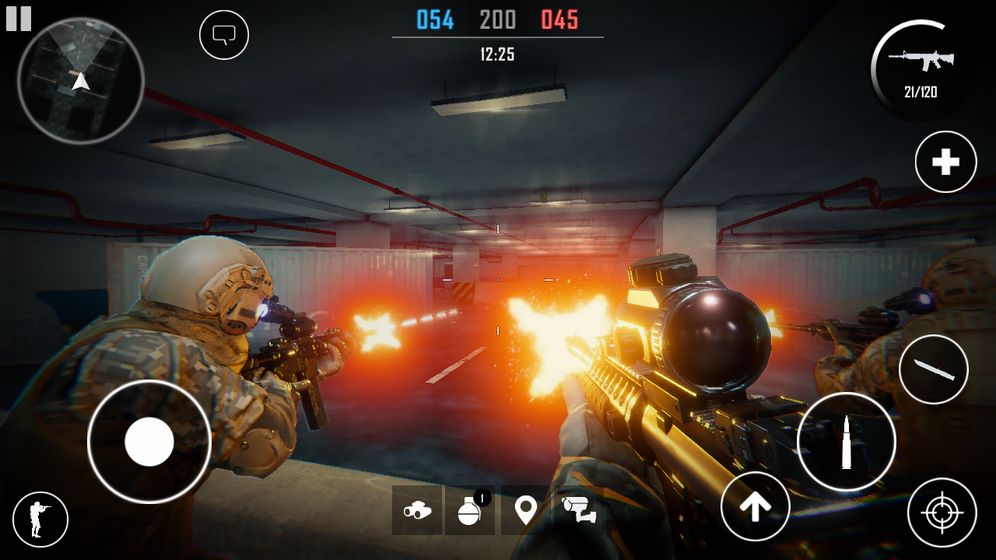The image size is (996, 560).
Task: Toggle stance with the soldier icon
Action: click(40, 519)
